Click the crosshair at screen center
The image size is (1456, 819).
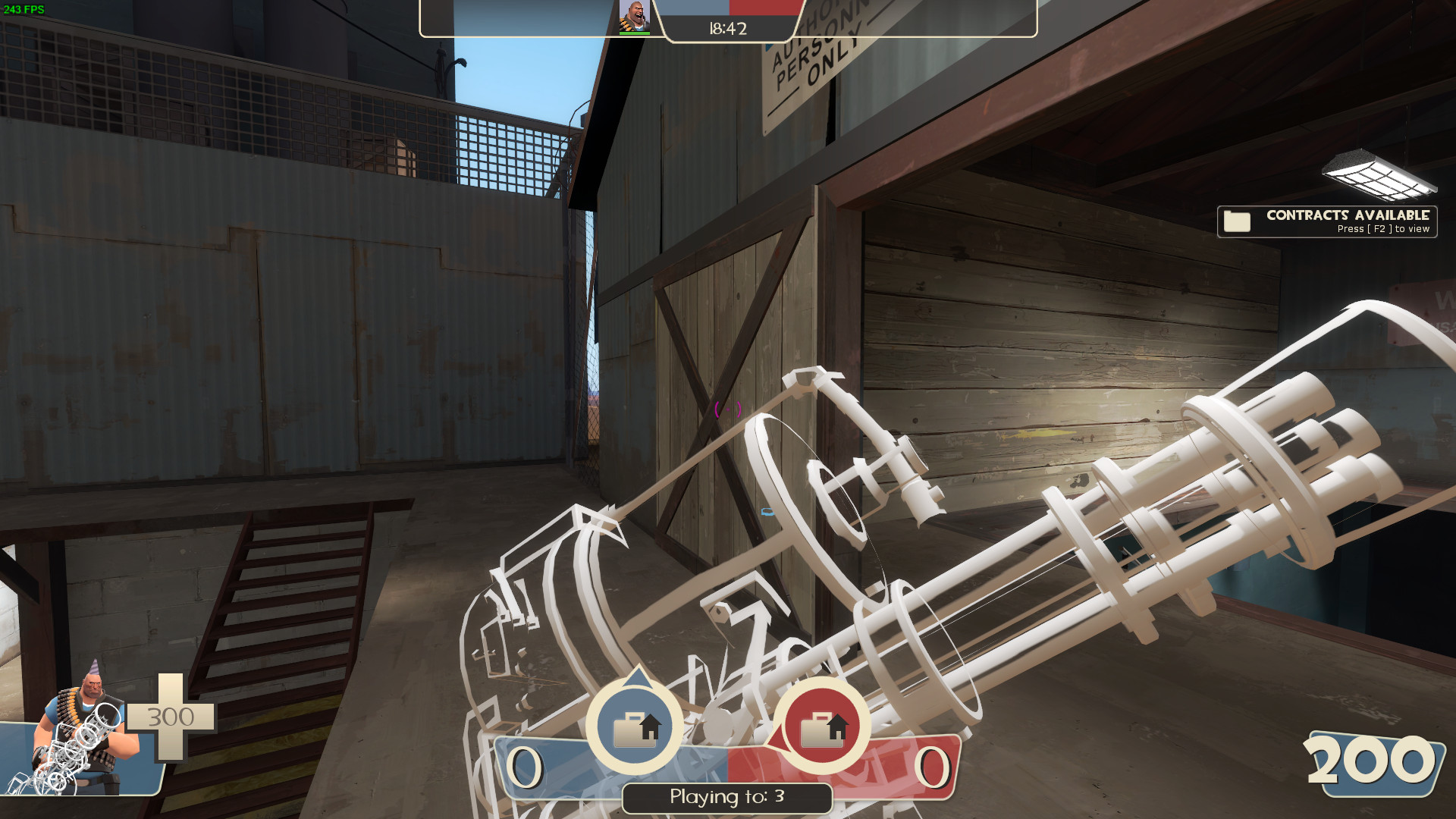pos(728,409)
